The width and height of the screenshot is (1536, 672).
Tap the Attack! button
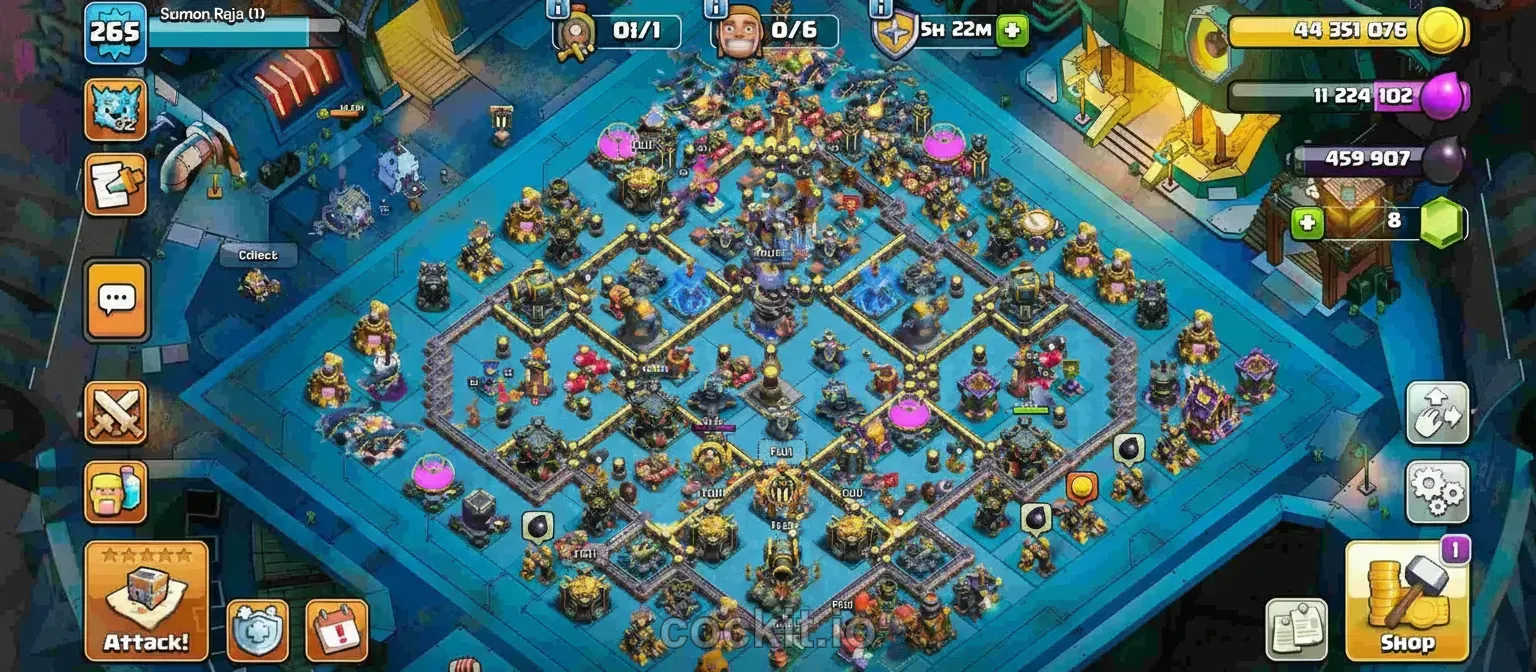click(146, 600)
